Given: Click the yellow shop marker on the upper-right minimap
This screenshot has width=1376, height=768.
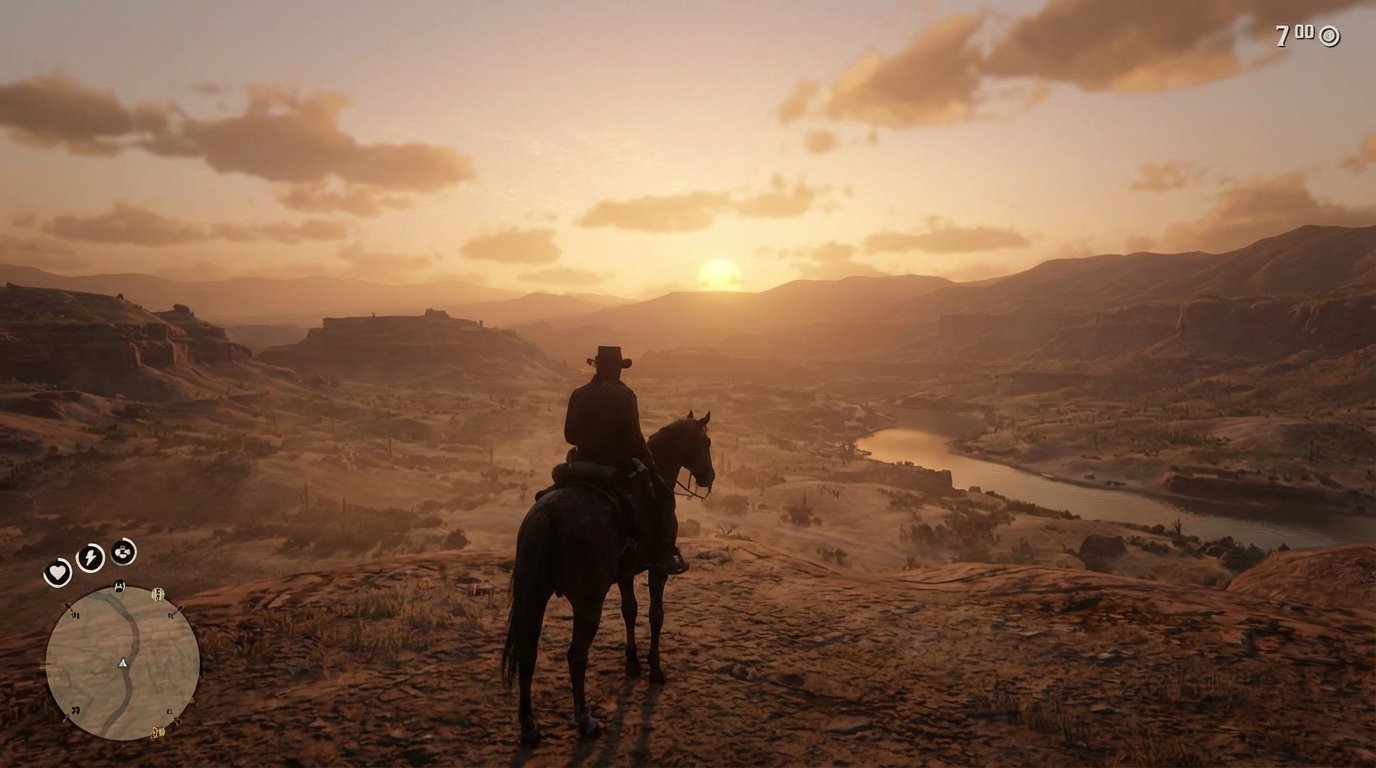Looking at the screenshot, I should click(159, 594).
